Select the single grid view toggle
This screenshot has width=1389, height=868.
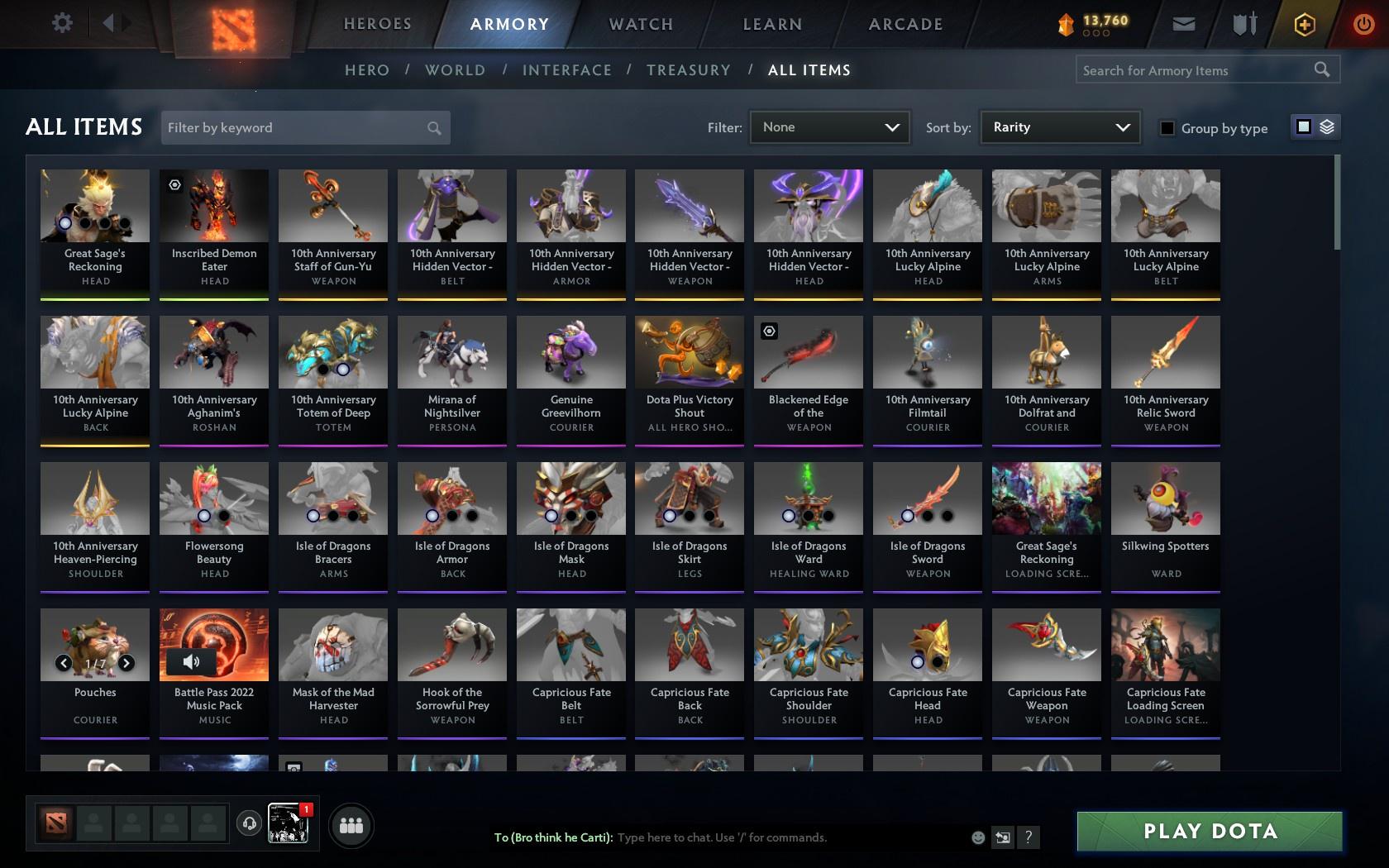pyautogui.click(x=1303, y=127)
